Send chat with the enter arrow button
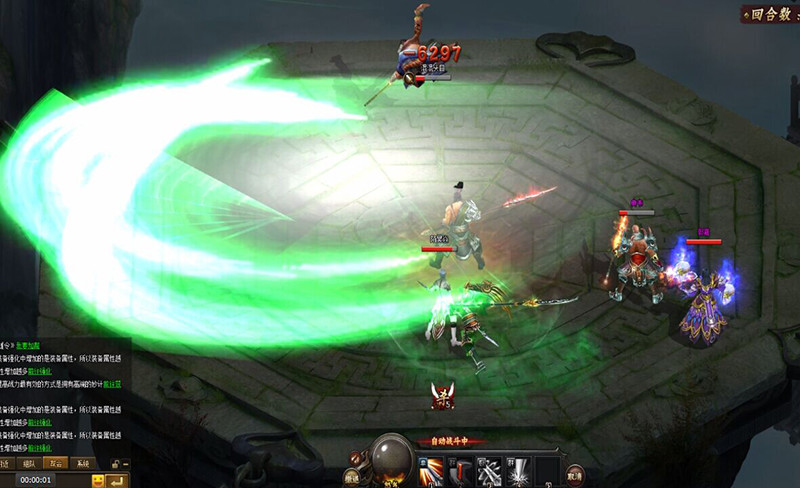This screenshot has width=800, height=488. [118, 481]
